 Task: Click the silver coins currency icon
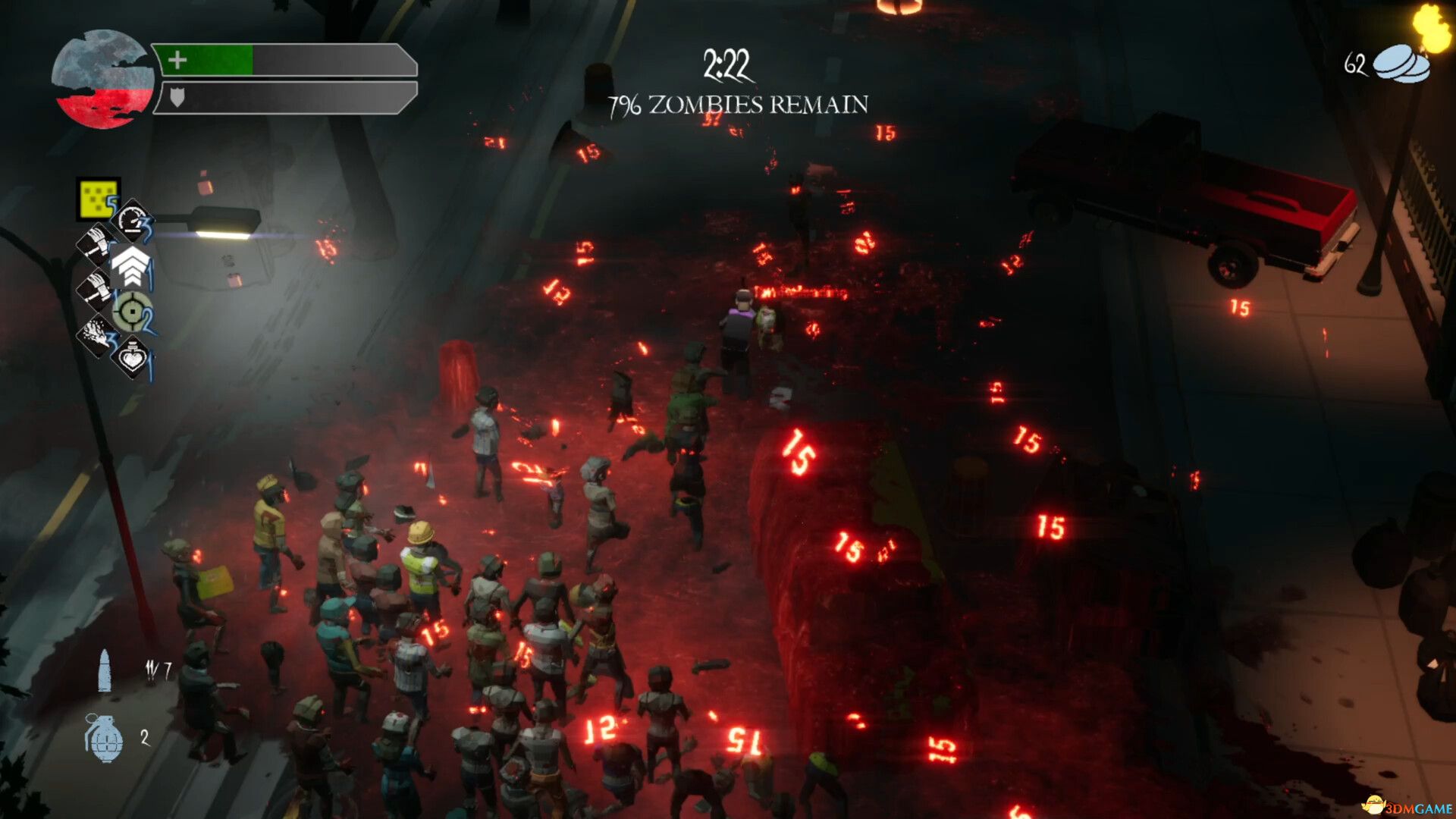pyautogui.click(x=1401, y=64)
